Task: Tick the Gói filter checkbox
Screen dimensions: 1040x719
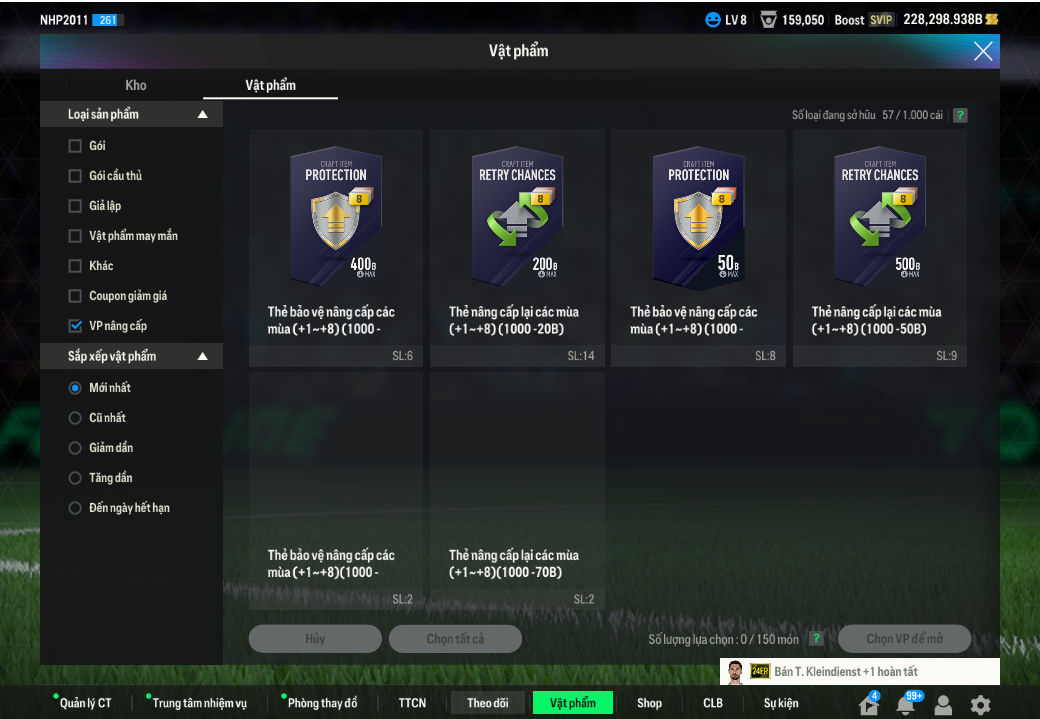Action: [x=75, y=146]
